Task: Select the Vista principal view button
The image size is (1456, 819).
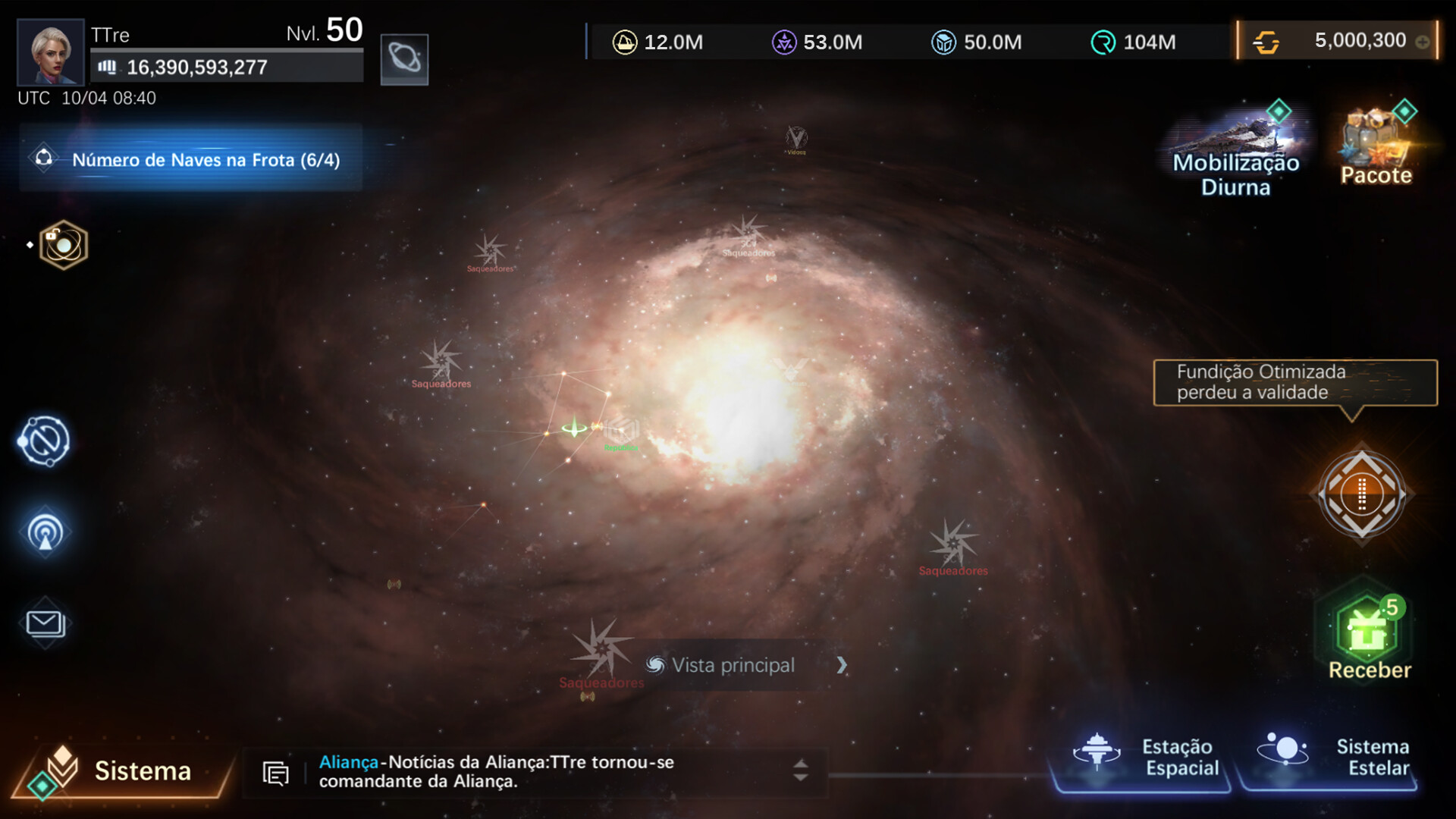Action: 733,665
